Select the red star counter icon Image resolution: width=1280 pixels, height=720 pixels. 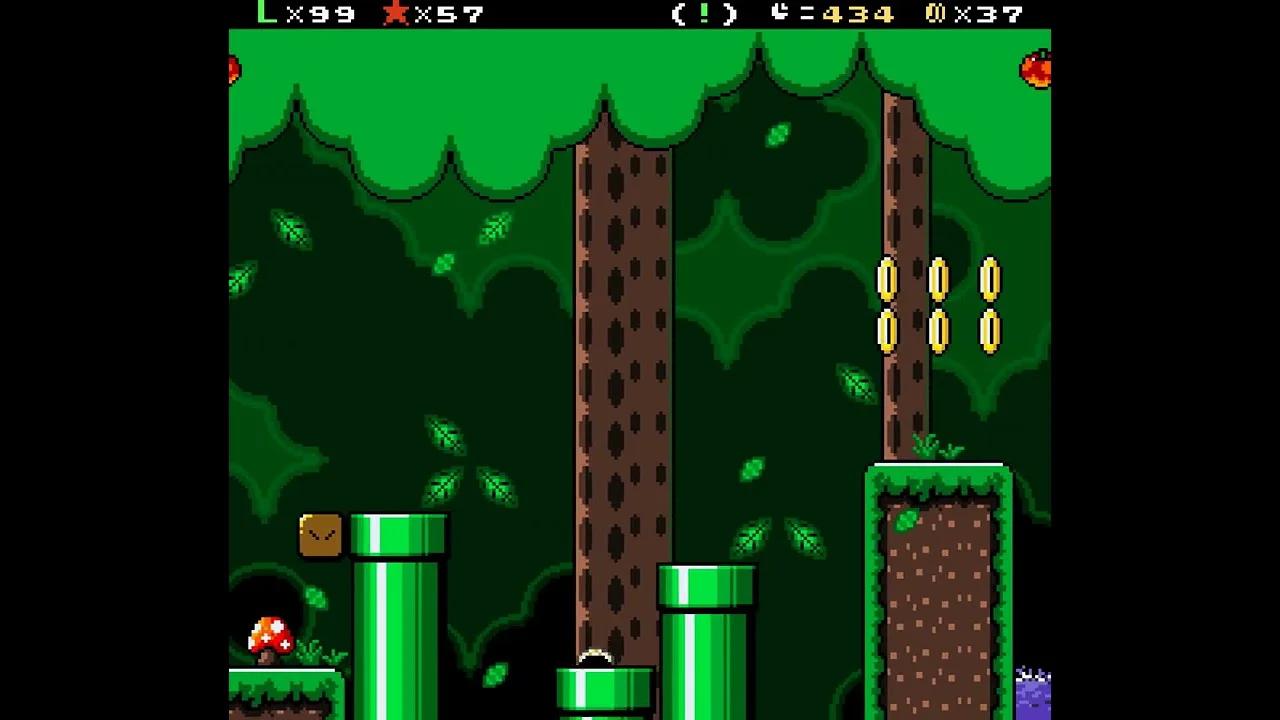pos(395,14)
